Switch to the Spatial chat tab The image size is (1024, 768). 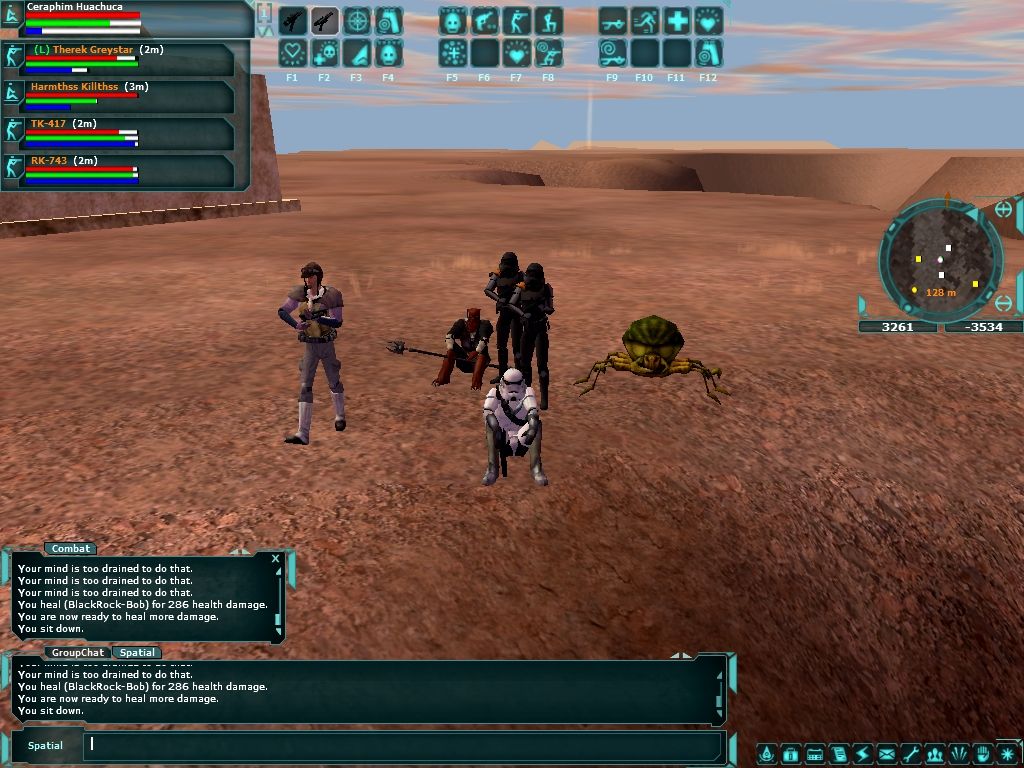[137, 653]
